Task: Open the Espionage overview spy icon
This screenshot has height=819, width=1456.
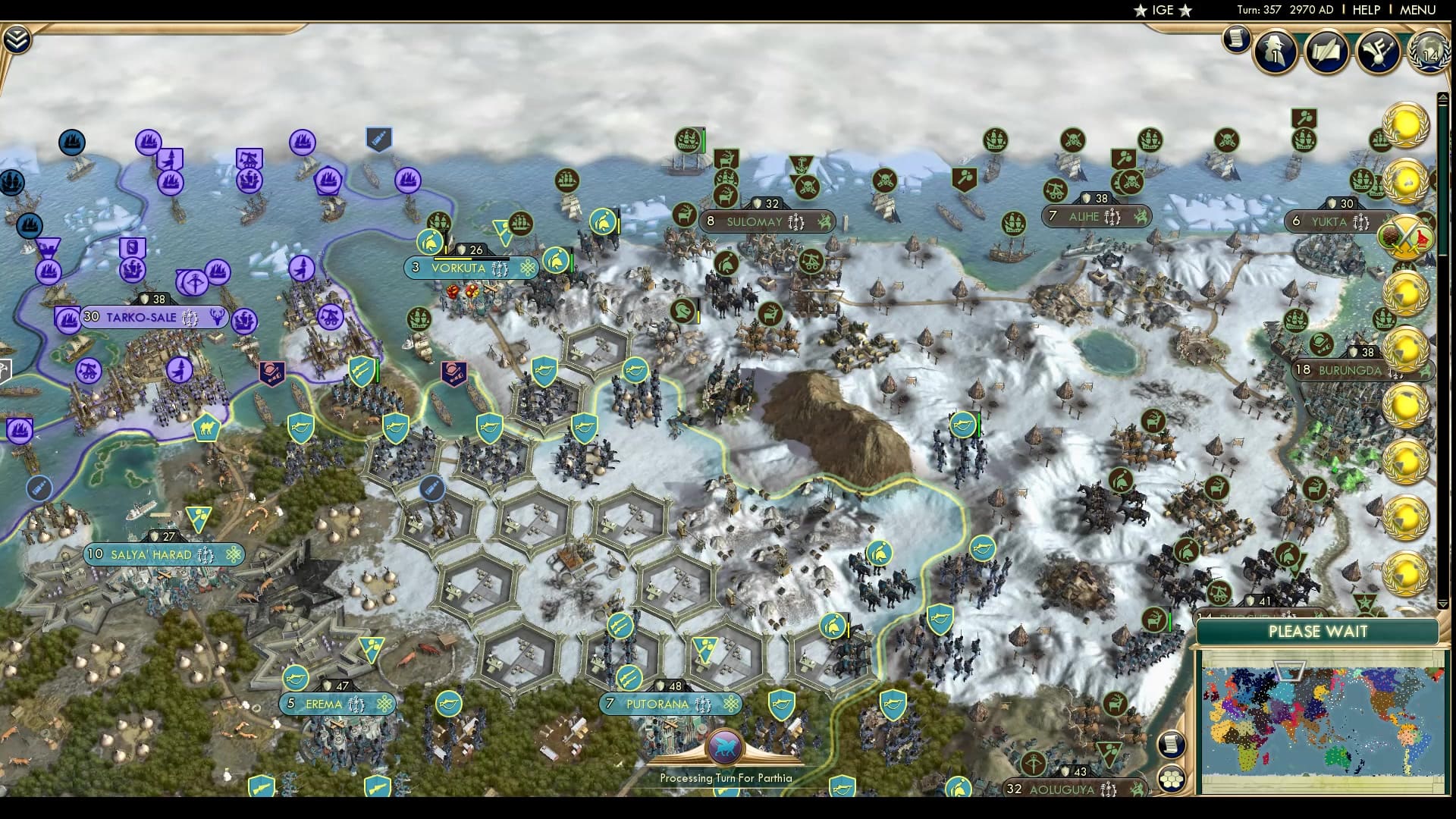Action: click(1274, 52)
